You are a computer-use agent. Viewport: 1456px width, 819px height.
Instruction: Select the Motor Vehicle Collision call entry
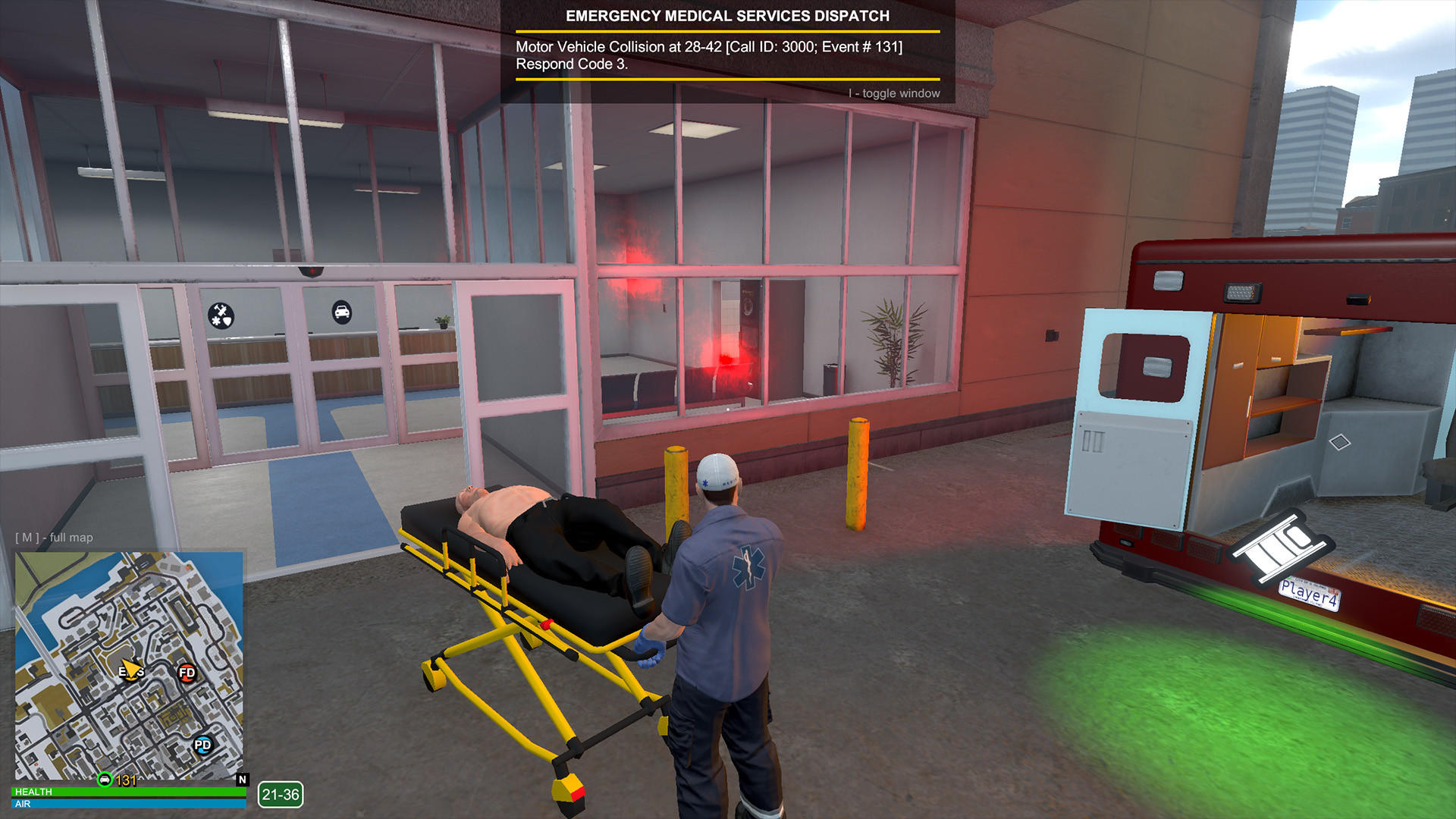tap(708, 46)
